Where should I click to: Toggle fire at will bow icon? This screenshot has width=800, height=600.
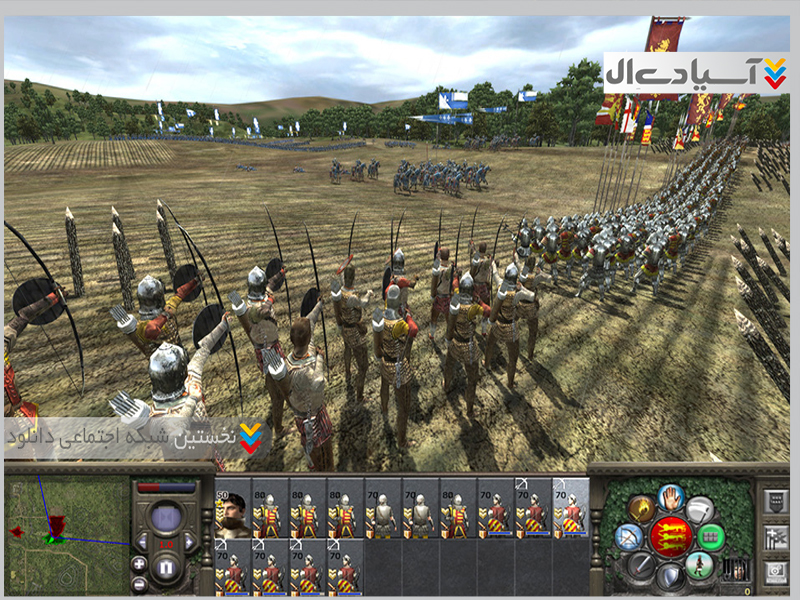click(628, 537)
